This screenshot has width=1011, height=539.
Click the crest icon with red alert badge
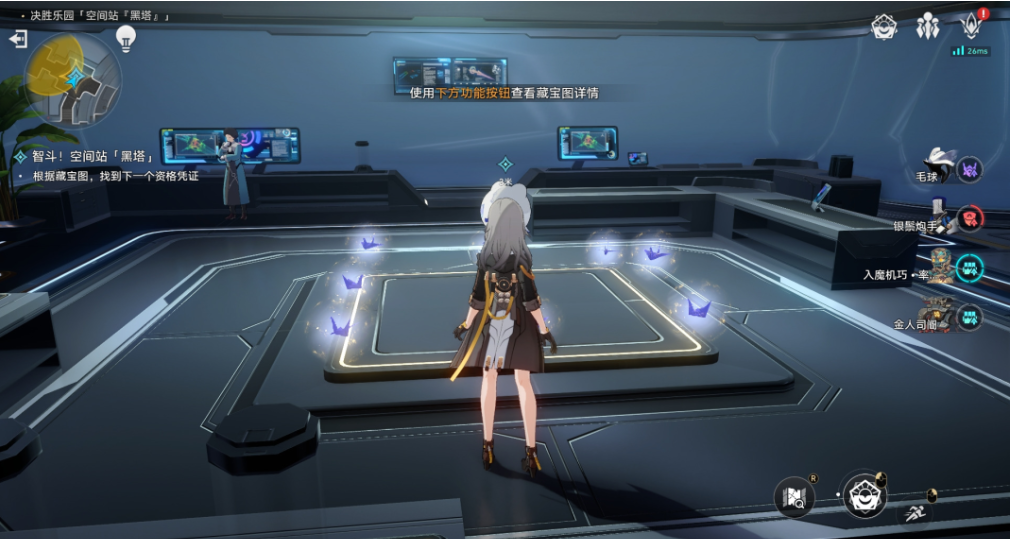click(x=970, y=26)
